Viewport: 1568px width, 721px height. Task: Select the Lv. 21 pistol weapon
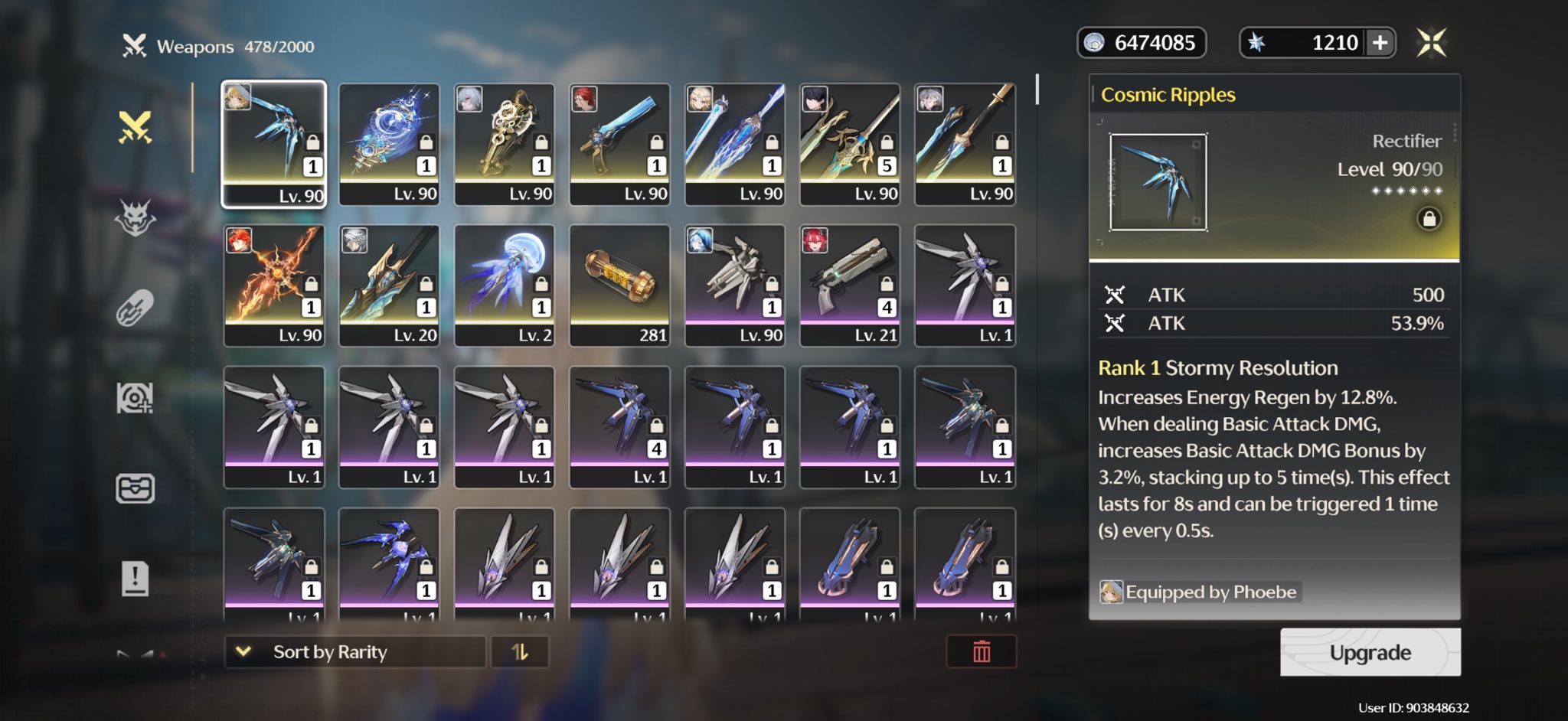point(850,285)
